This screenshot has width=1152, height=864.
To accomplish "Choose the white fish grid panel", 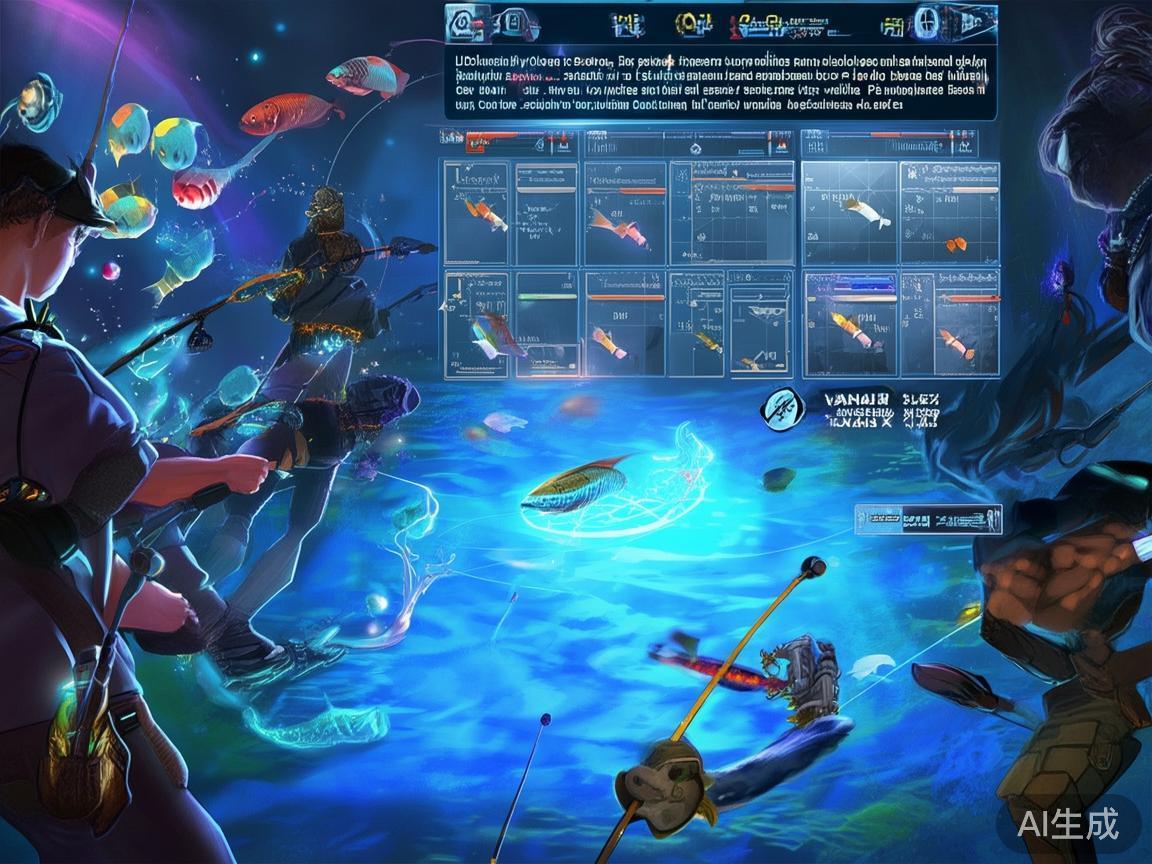I will [x=850, y=212].
